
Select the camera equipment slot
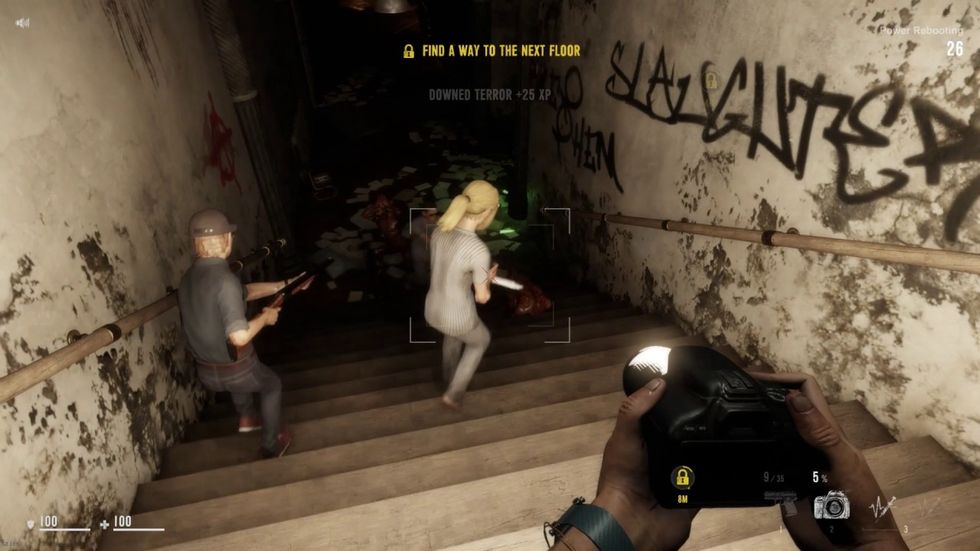[831, 505]
